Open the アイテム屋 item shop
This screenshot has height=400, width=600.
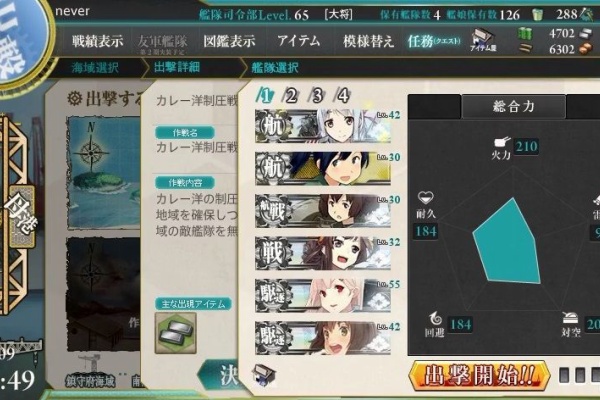(x=482, y=42)
